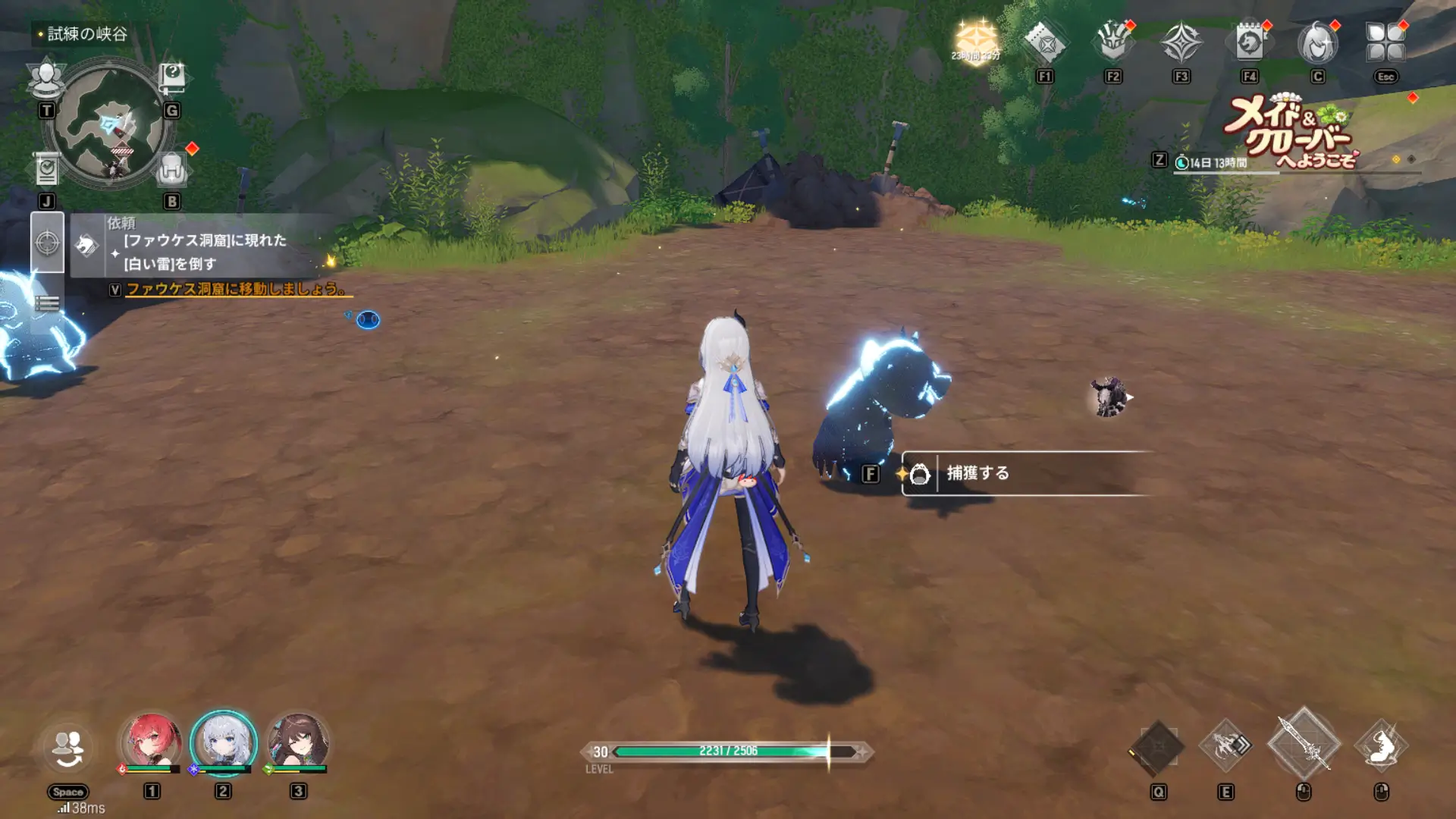Switch to the brown-haired party character

coord(299,740)
